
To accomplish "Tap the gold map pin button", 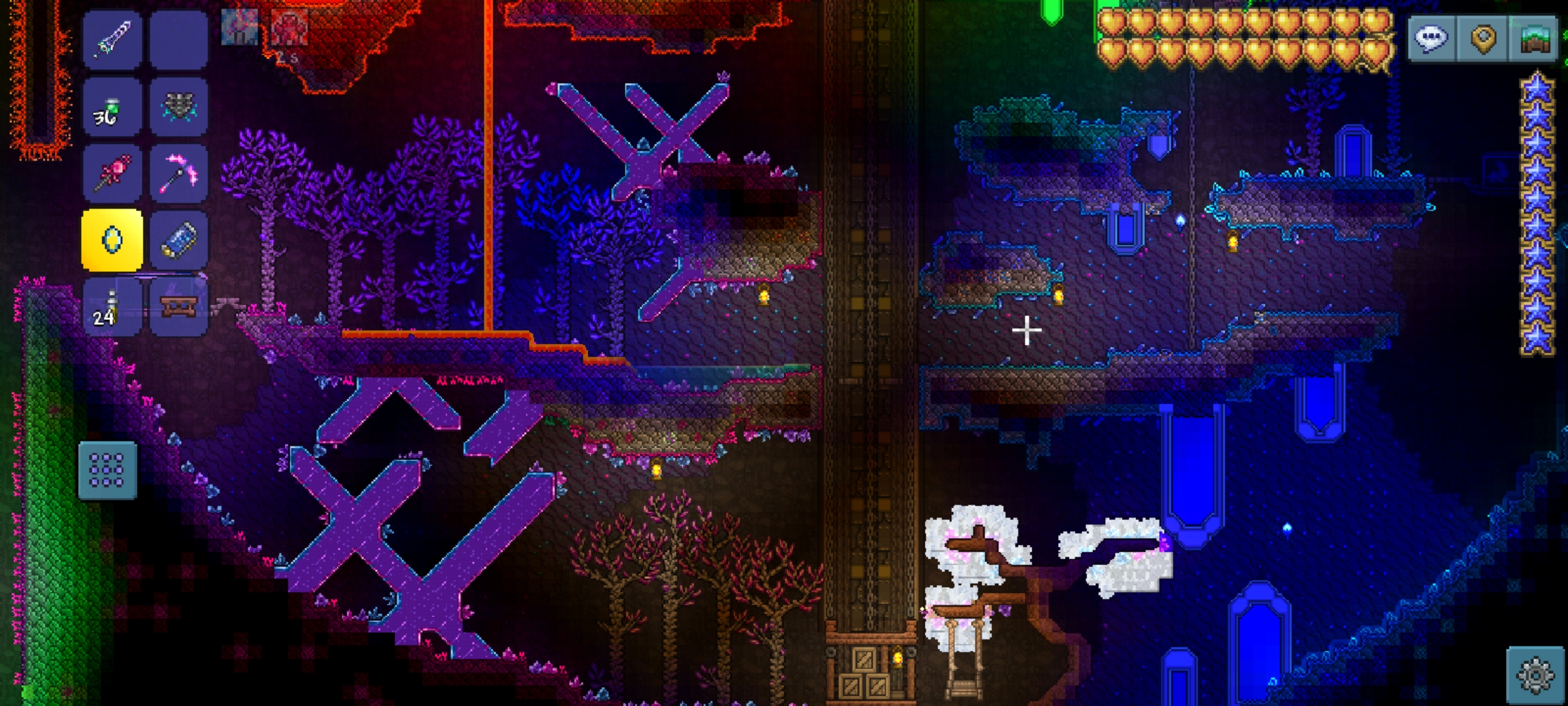I will click(x=1483, y=39).
